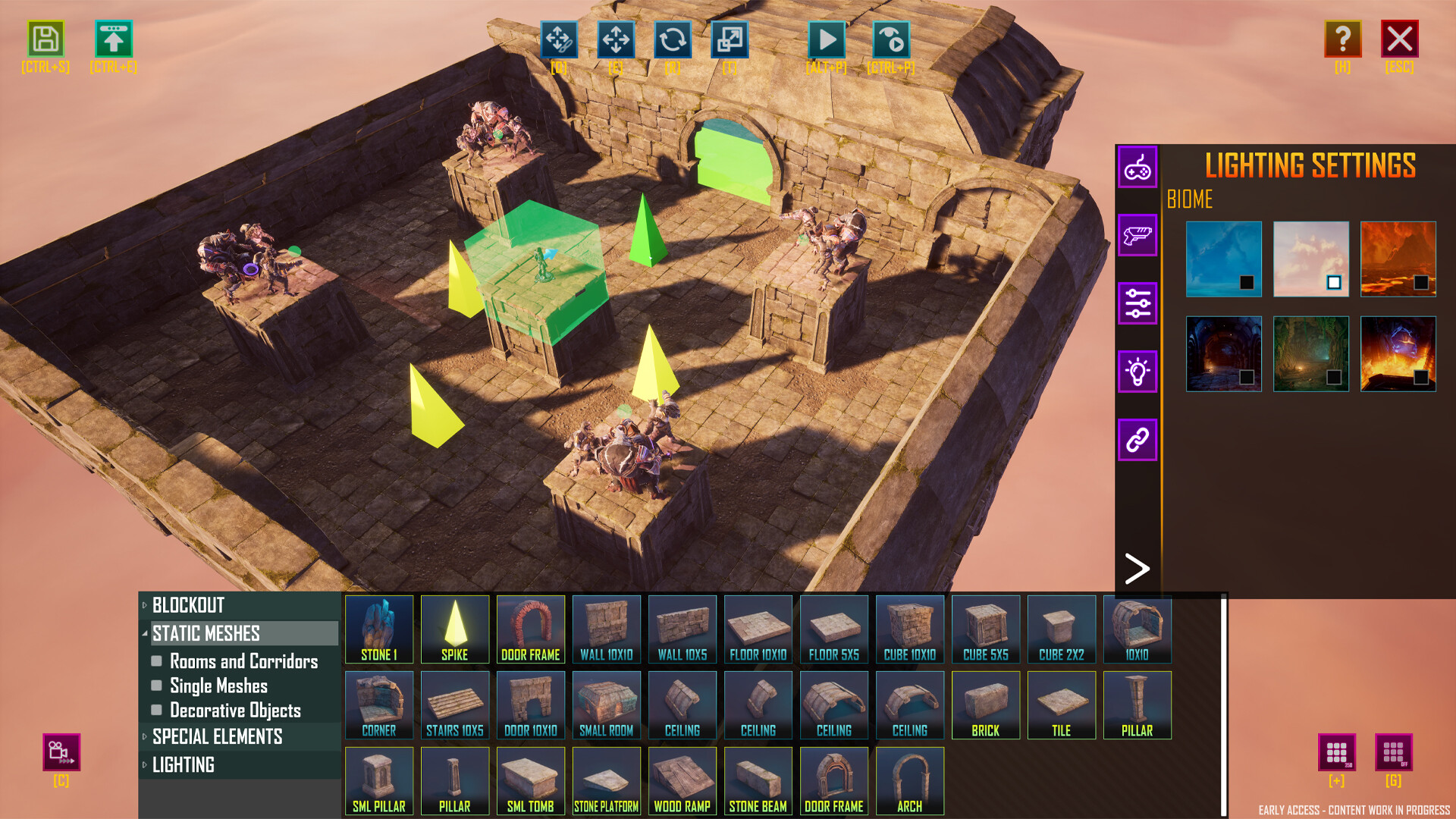Viewport: 1456px width, 819px height.
Task: Select the scale tool
Action: pyautogui.click(x=730, y=40)
